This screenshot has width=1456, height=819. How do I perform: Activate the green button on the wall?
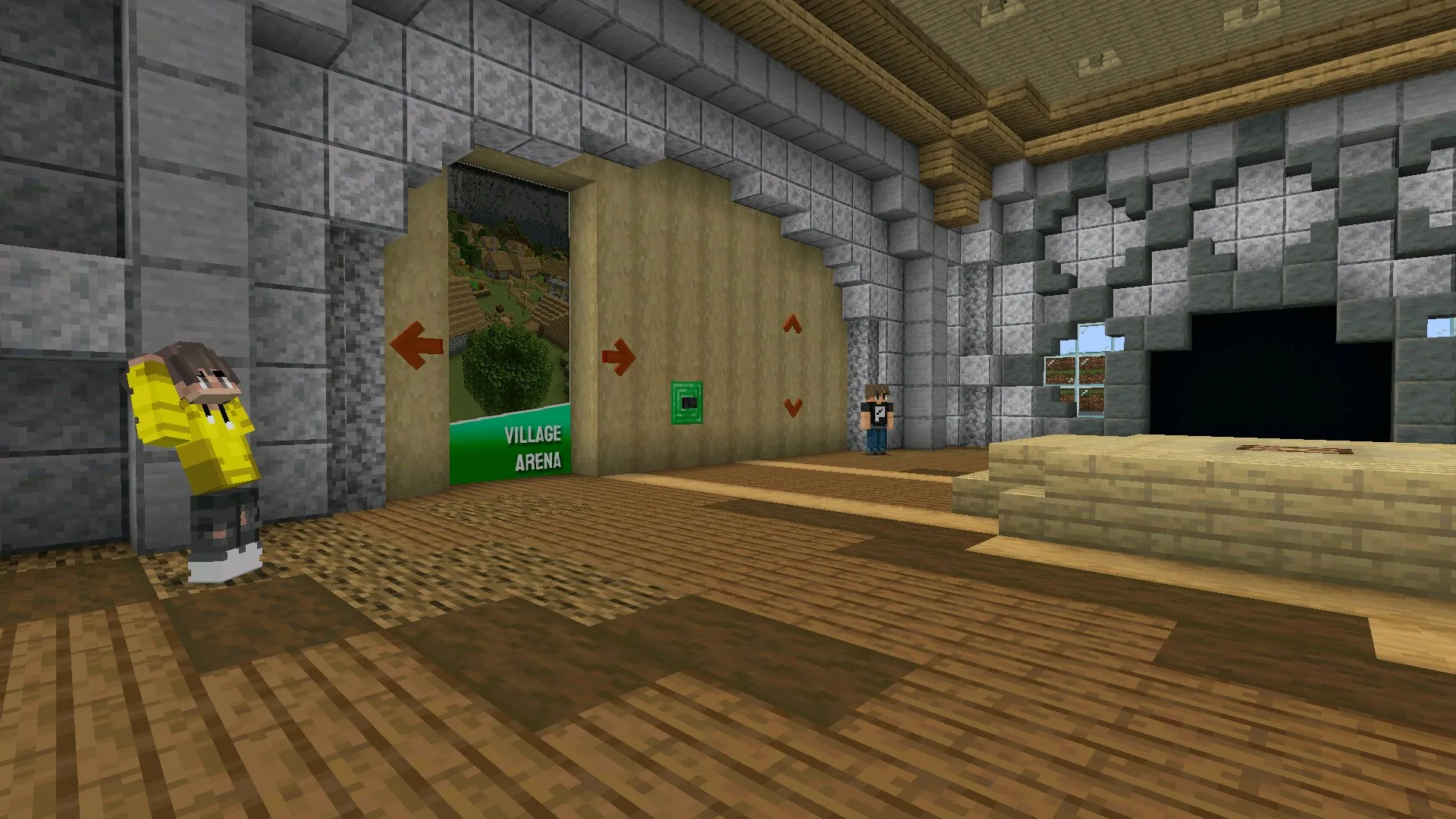coord(687,403)
